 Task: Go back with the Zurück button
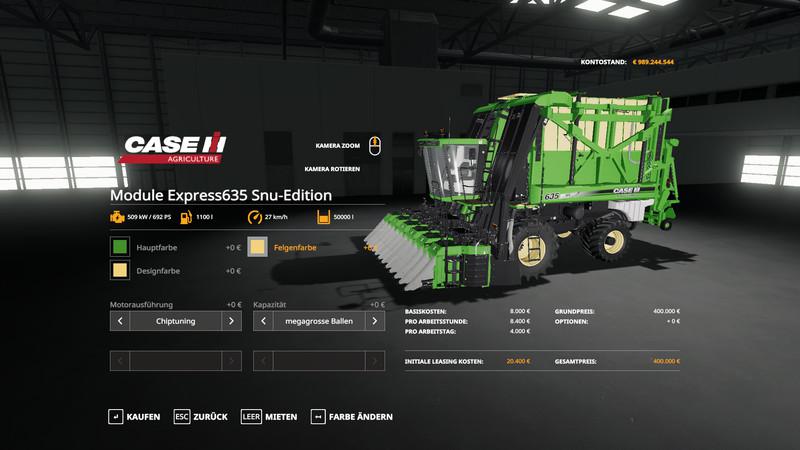coord(201,416)
